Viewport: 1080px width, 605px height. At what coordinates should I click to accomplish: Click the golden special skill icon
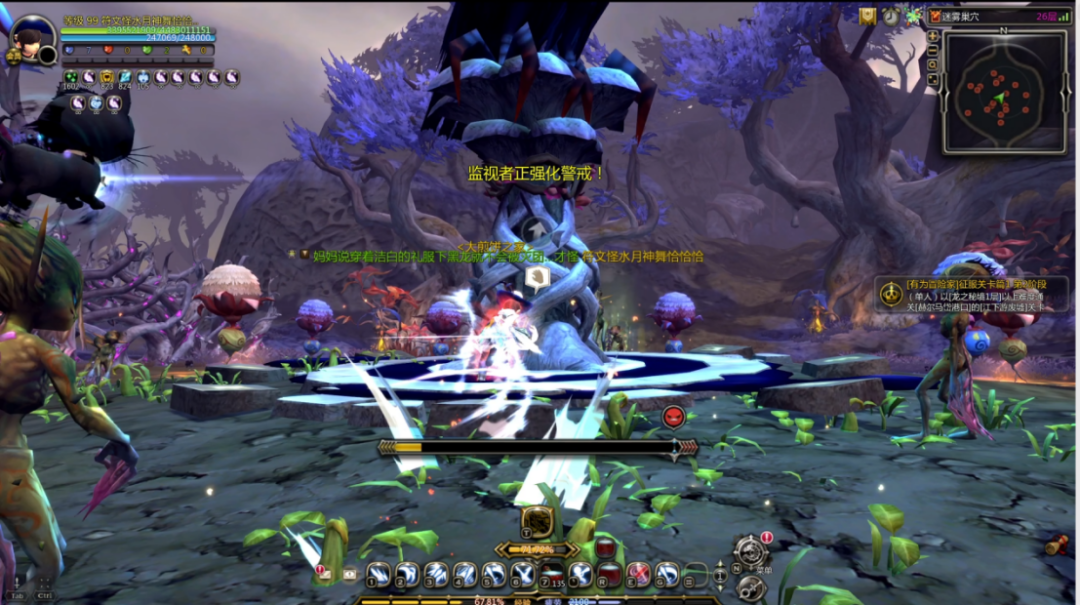(538, 520)
